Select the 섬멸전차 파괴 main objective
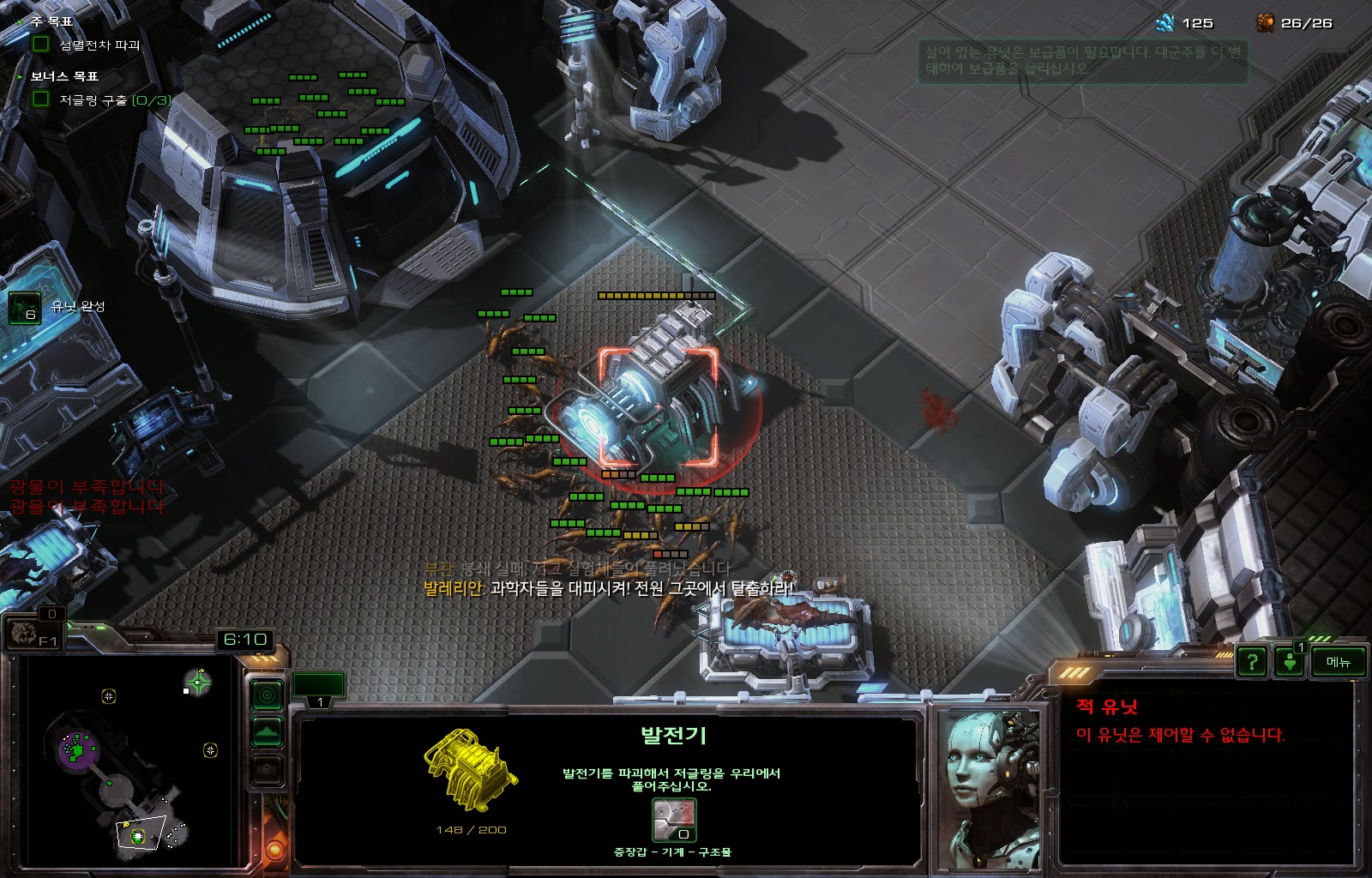Viewport: 1372px width, 878px height. pyautogui.click(x=99, y=45)
